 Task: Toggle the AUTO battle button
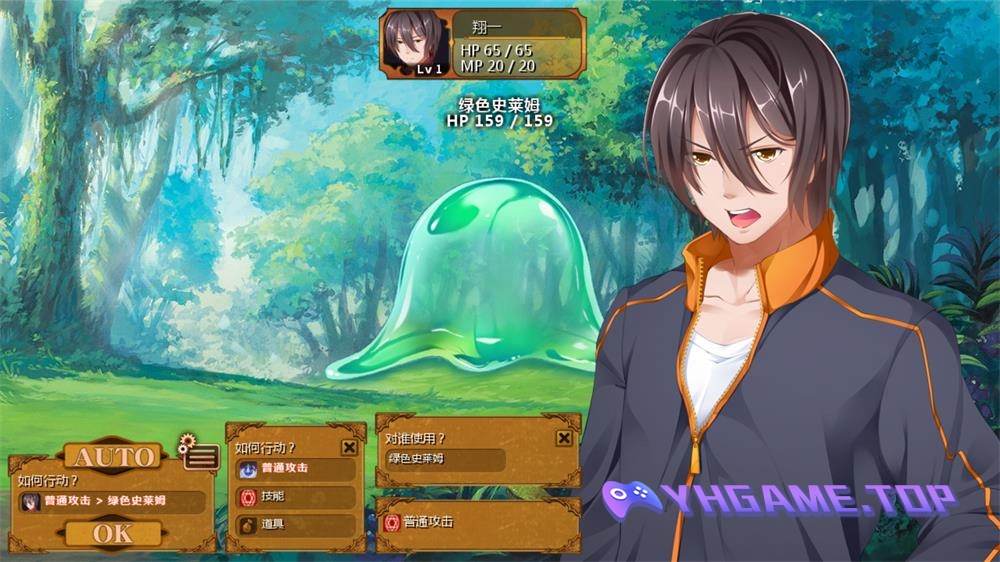(x=114, y=457)
